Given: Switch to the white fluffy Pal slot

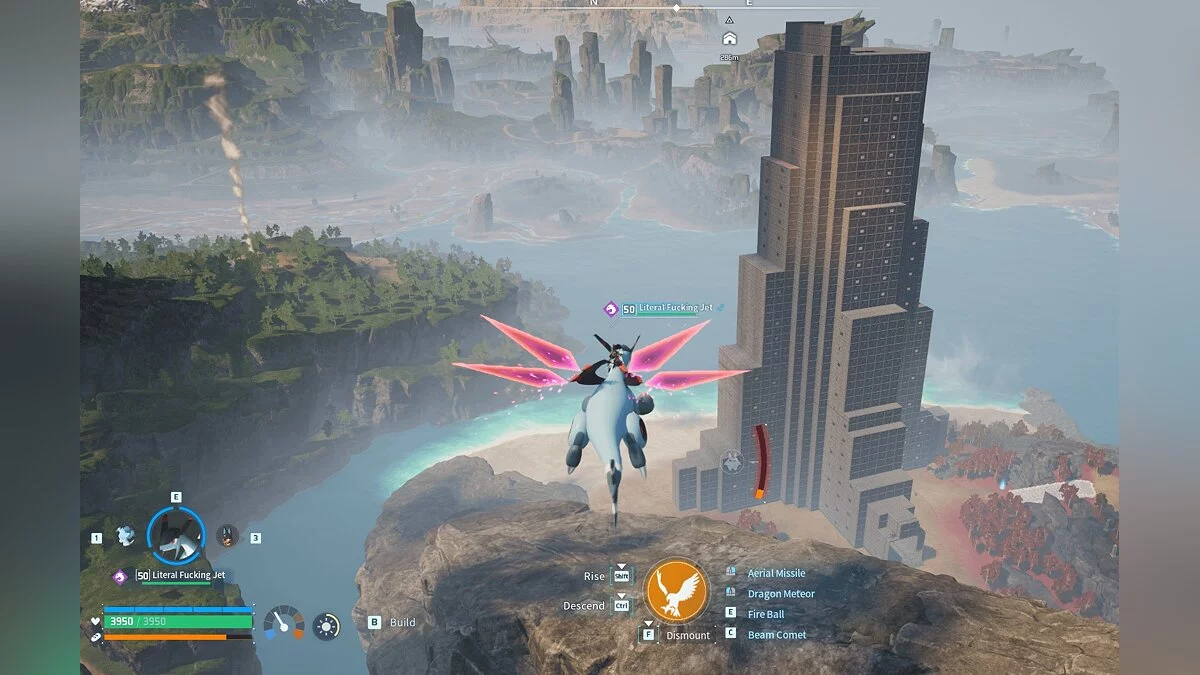Looking at the screenshot, I should click(x=125, y=536).
